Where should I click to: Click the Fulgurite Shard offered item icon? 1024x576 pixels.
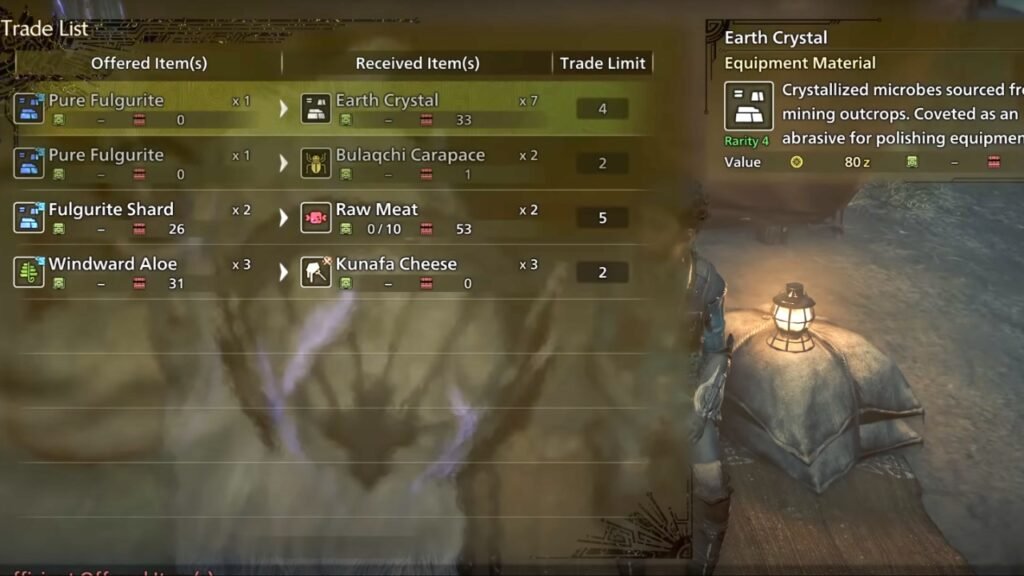tap(28, 217)
